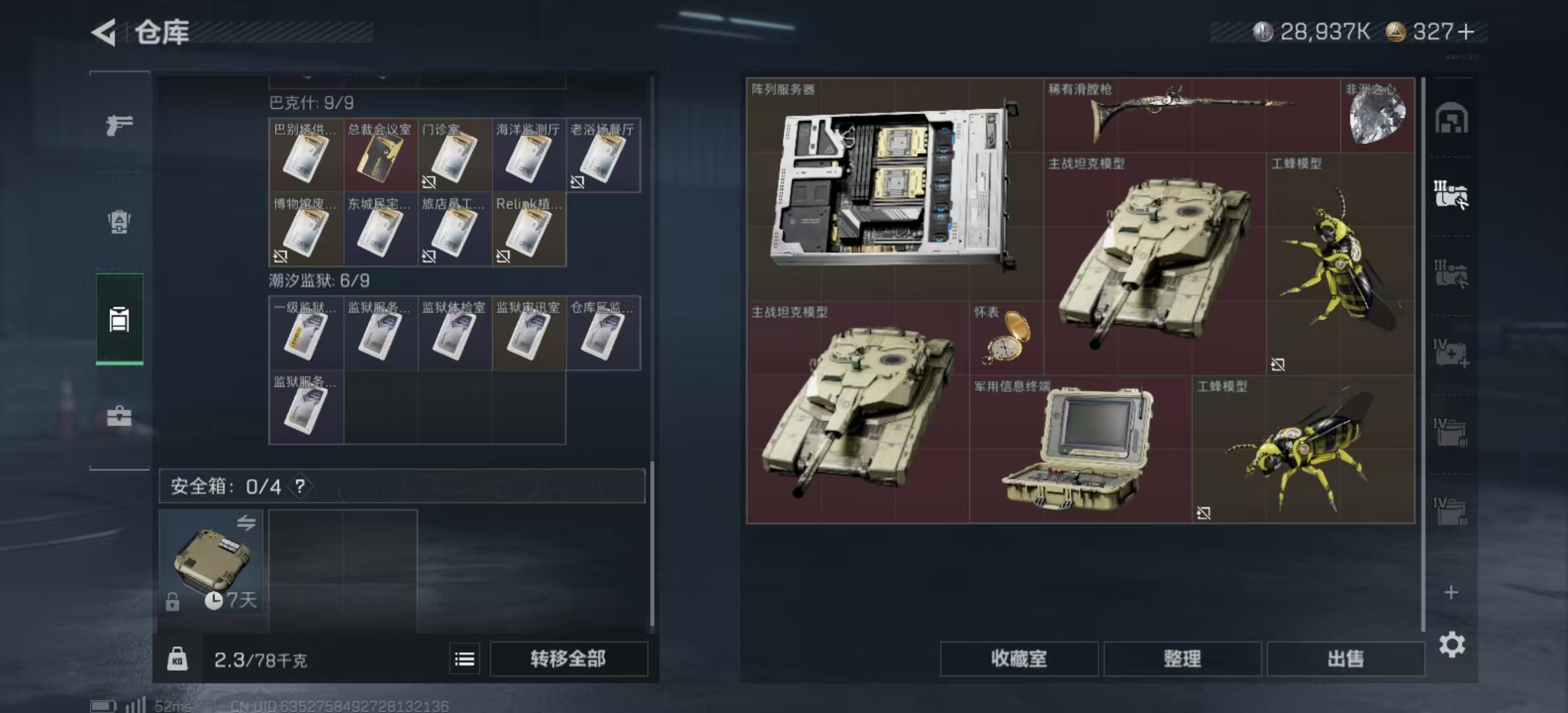Open the briefcase loadout panel on left sidebar
Viewport: 1568px width, 713px height.
point(119,416)
